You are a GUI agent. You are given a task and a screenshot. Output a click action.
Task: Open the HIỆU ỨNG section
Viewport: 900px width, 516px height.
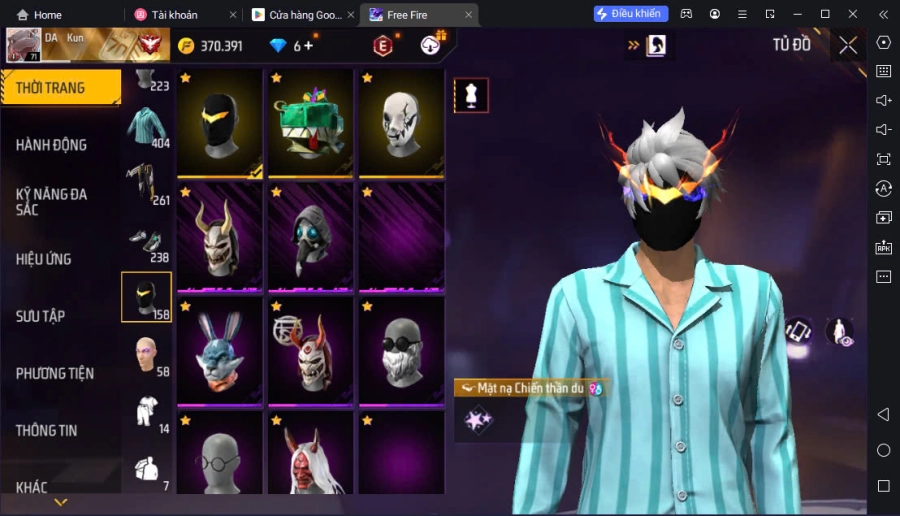click(44, 259)
